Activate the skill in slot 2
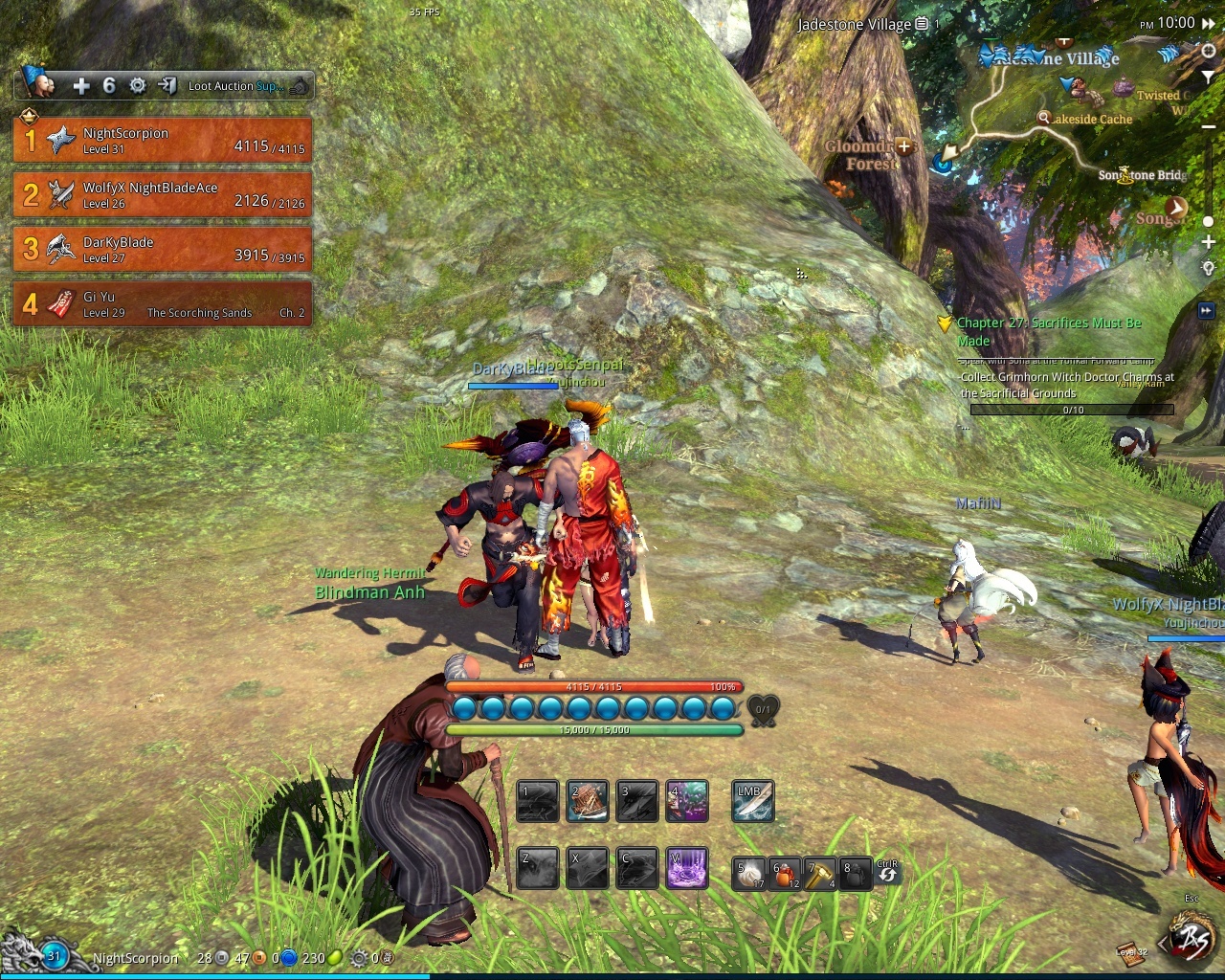Screen dimensions: 1225x980 [x=588, y=802]
